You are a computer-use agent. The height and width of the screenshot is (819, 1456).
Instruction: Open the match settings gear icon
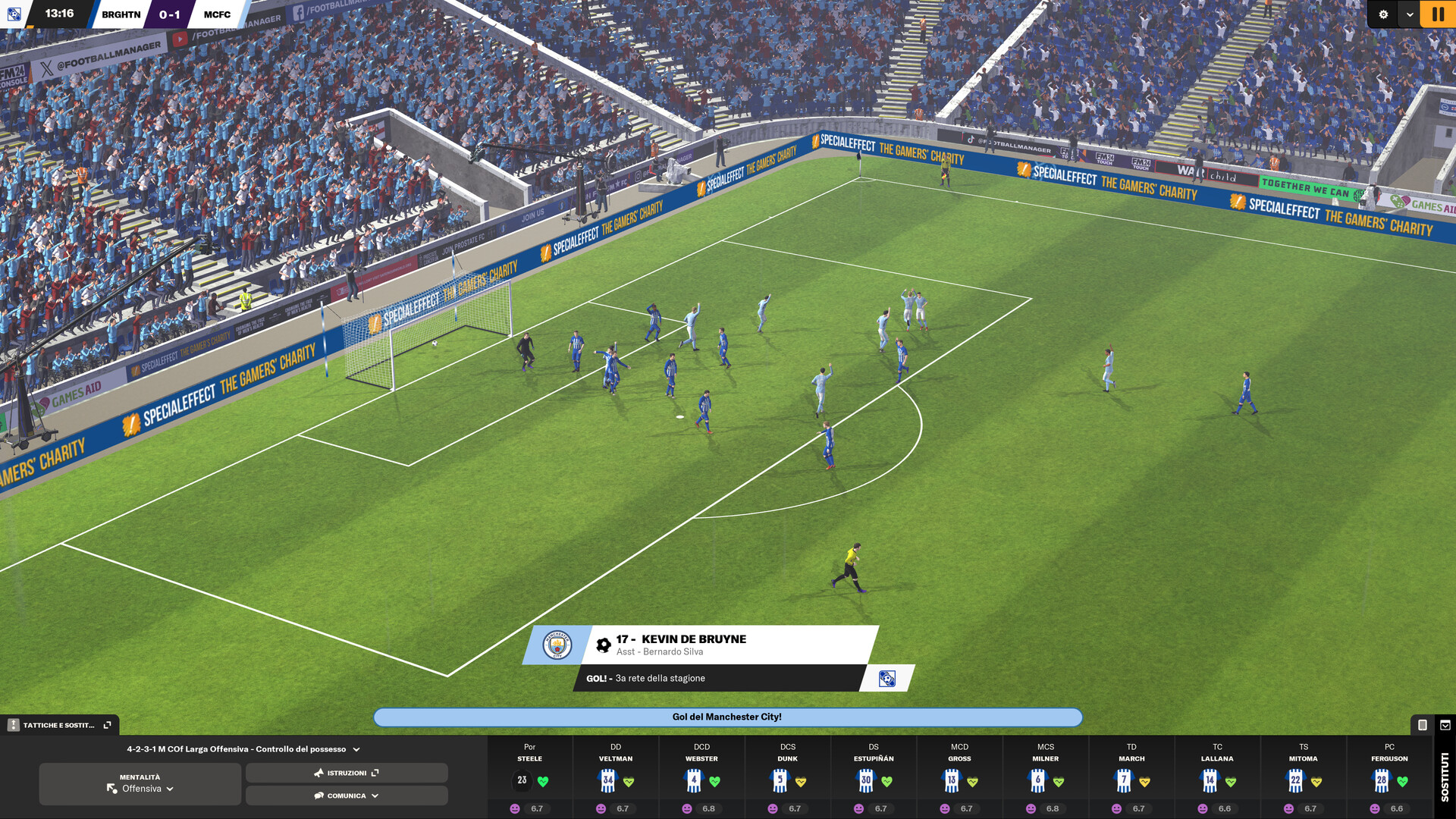pyautogui.click(x=1383, y=14)
